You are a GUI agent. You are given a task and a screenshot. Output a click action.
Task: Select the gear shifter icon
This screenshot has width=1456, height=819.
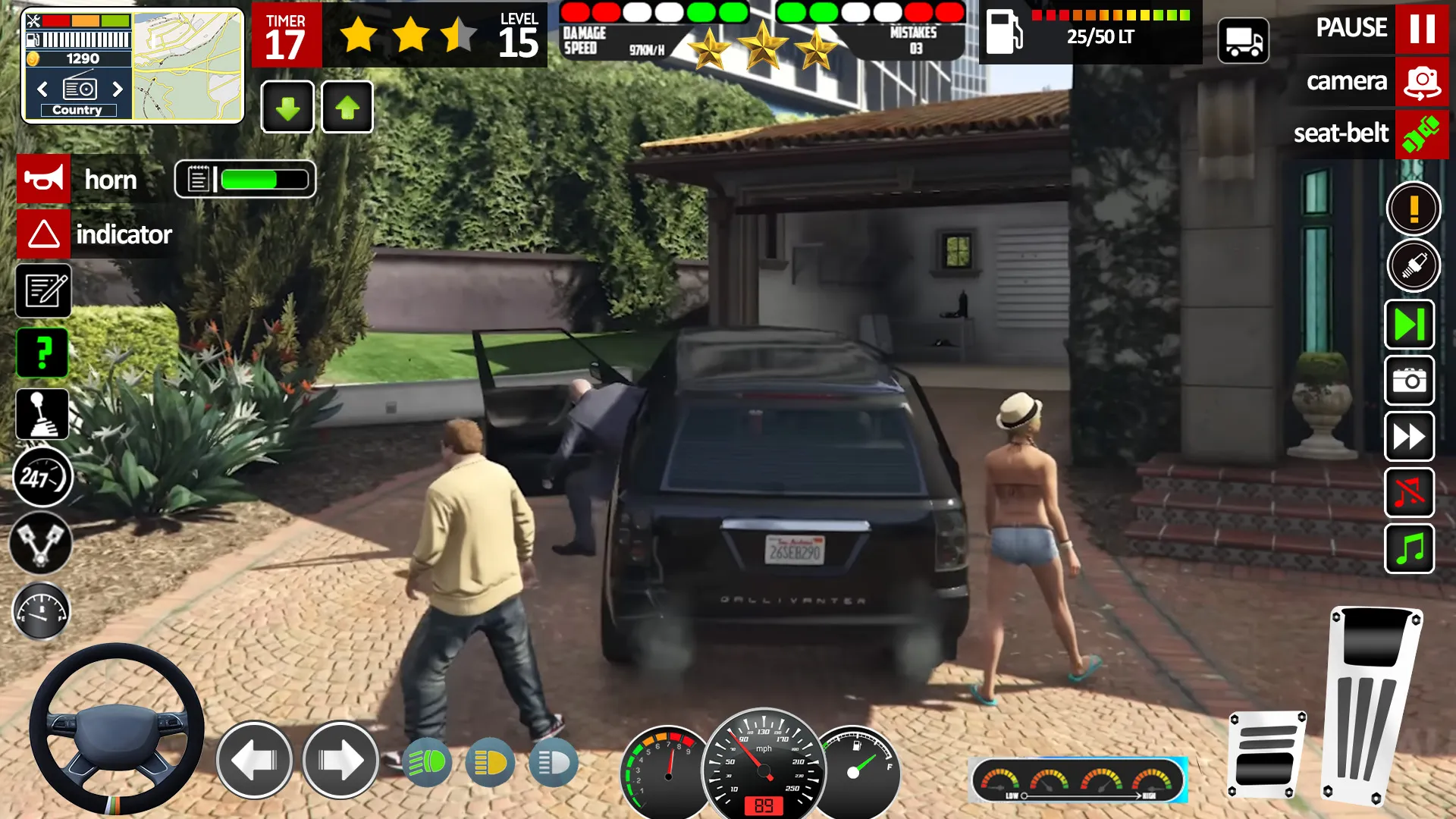[x=42, y=414]
